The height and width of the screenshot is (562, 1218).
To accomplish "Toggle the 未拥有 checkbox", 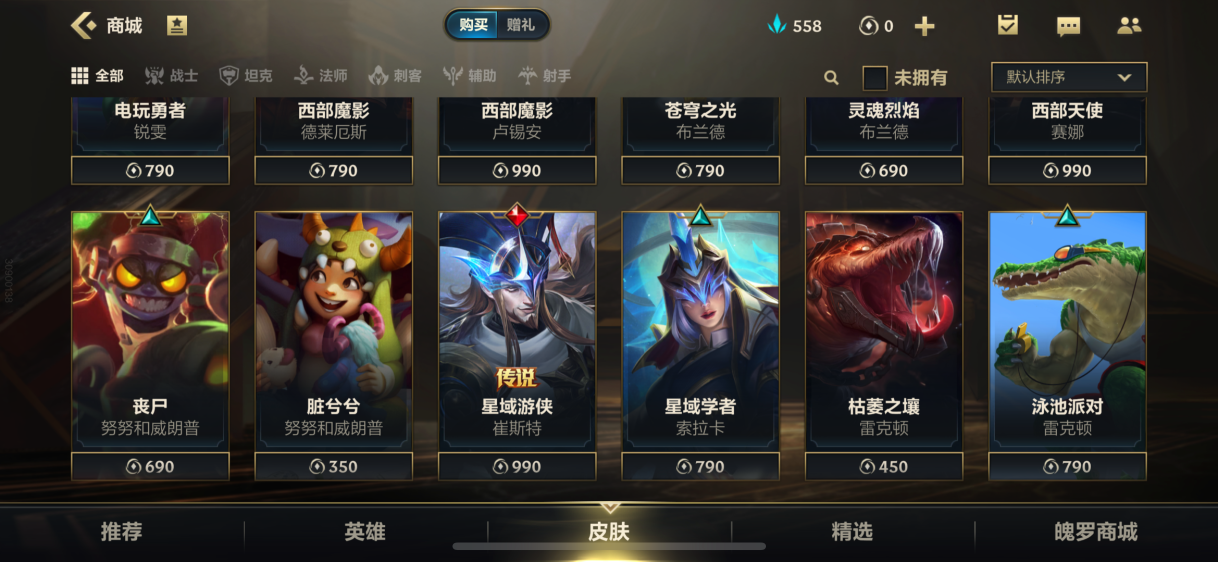I will tap(875, 77).
